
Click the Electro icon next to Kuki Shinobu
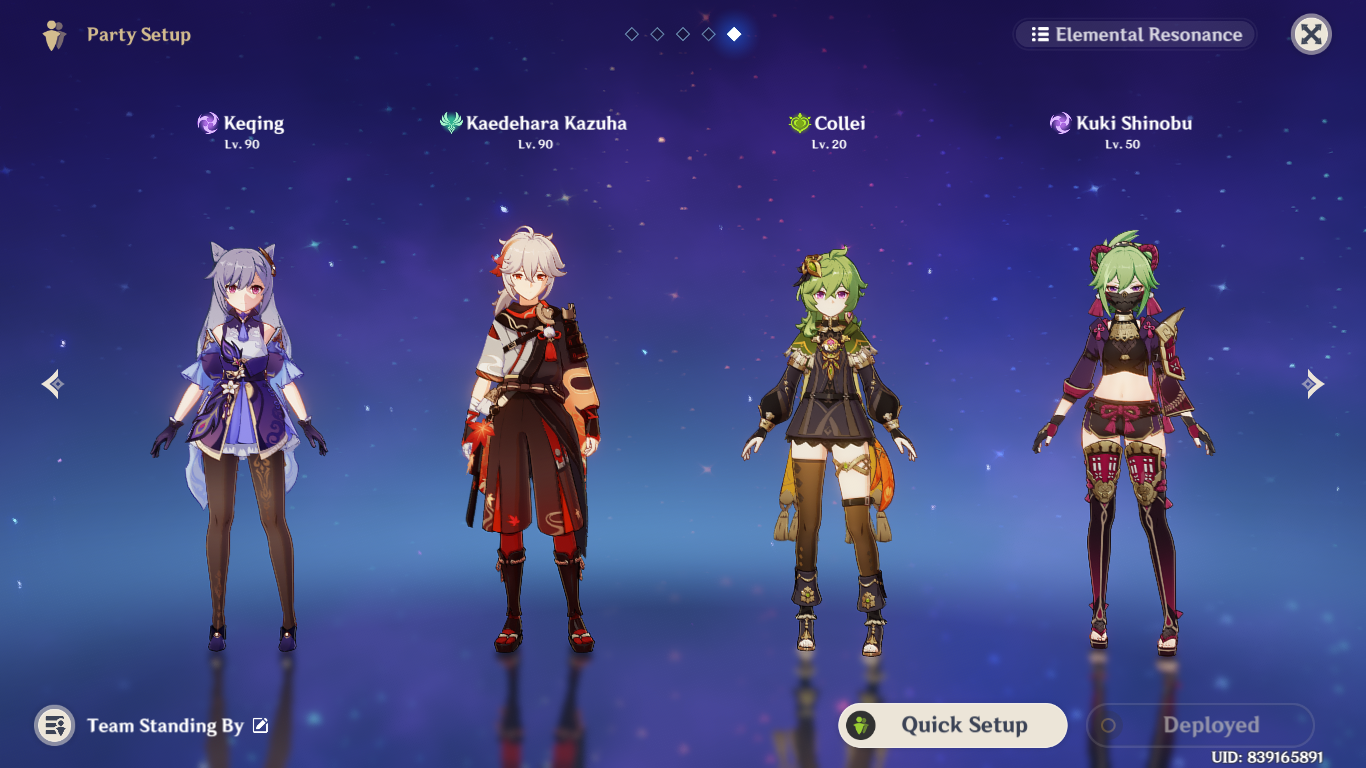(1058, 123)
